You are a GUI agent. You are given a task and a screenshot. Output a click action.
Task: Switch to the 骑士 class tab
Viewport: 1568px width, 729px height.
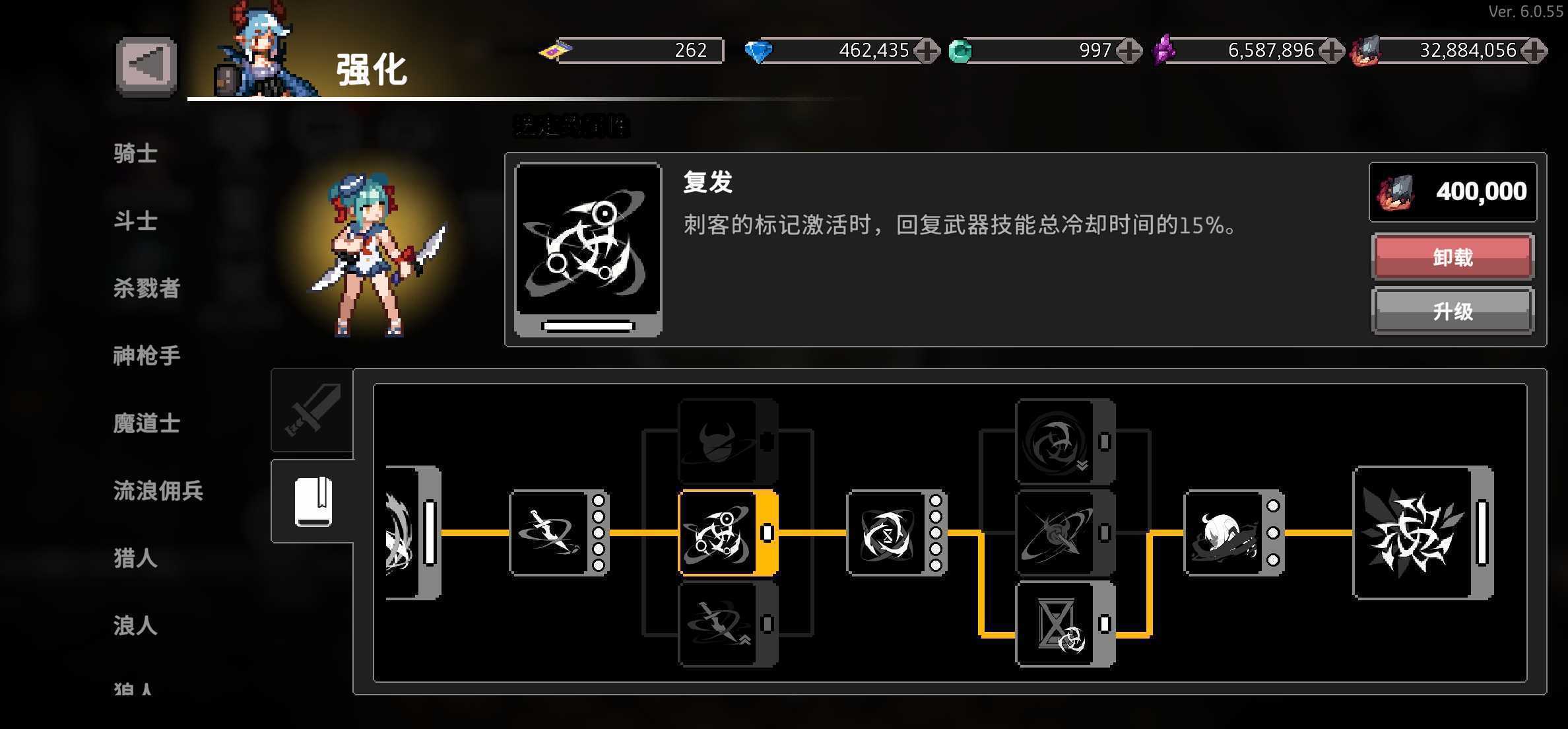point(135,152)
